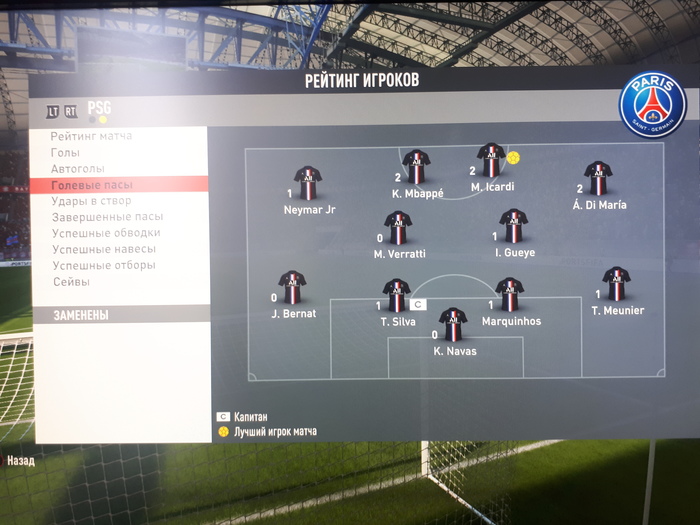Show the Завершенные пасы stat
This screenshot has height=525, width=700.
coord(107,217)
